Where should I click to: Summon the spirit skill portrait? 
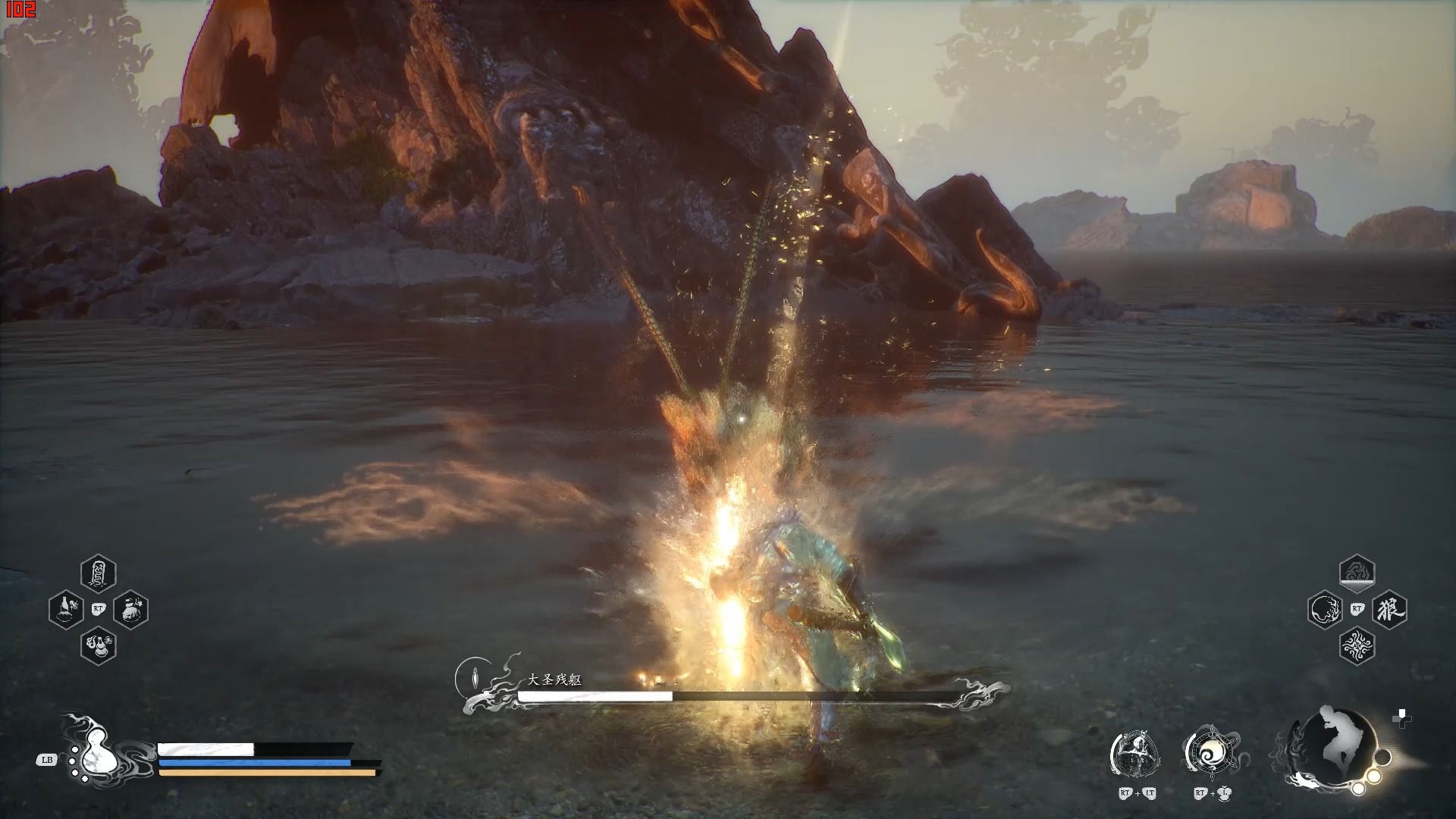pyautogui.click(x=1135, y=754)
